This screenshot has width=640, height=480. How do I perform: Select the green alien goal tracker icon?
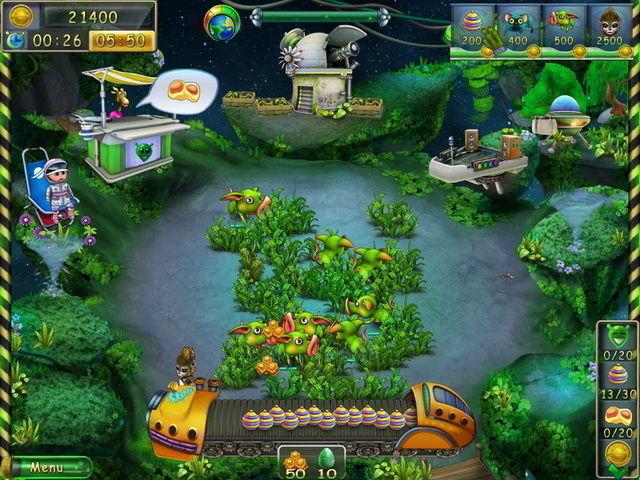[x=617, y=337]
